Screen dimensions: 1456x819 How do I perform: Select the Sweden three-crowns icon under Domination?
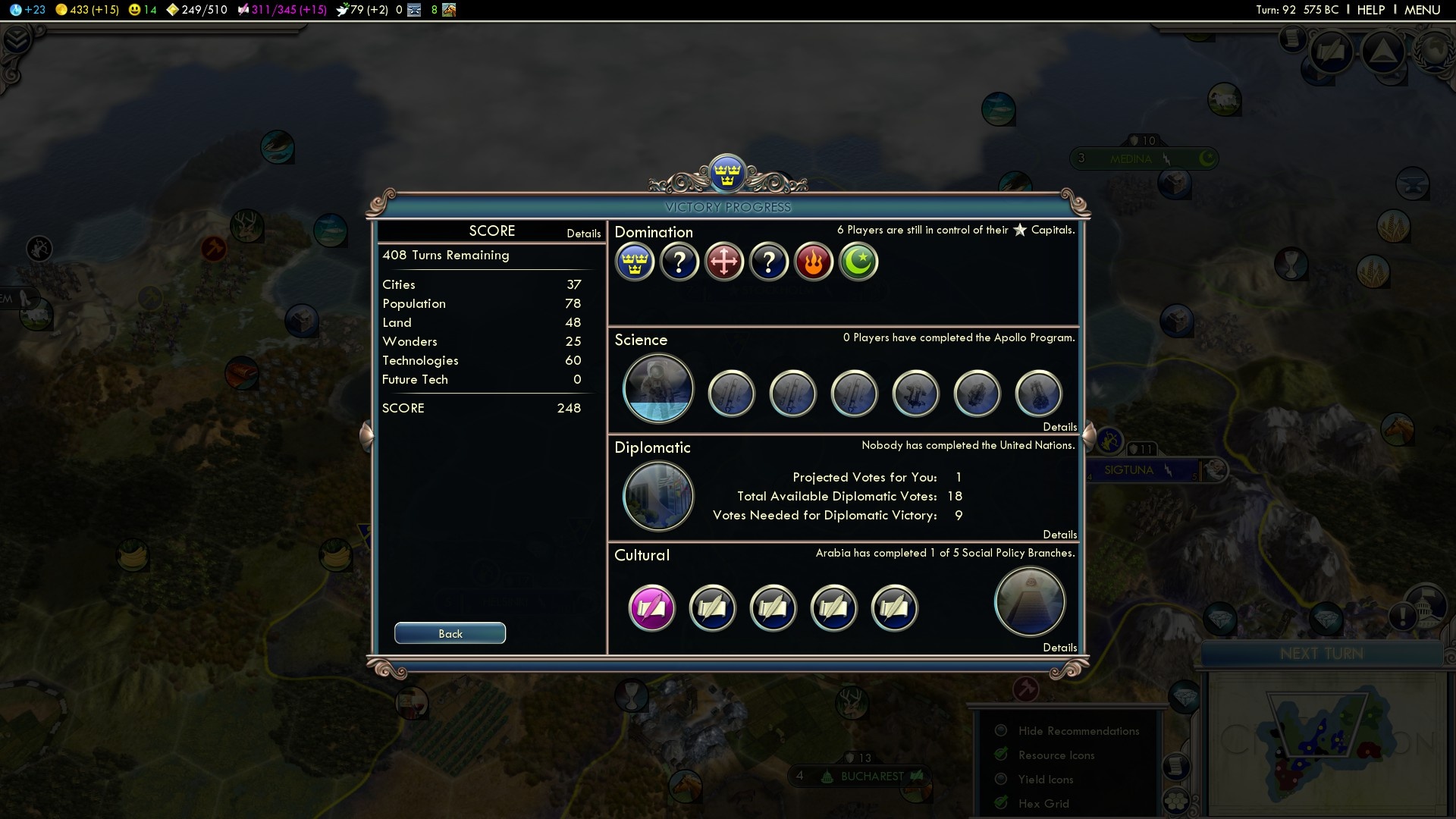pos(635,262)
